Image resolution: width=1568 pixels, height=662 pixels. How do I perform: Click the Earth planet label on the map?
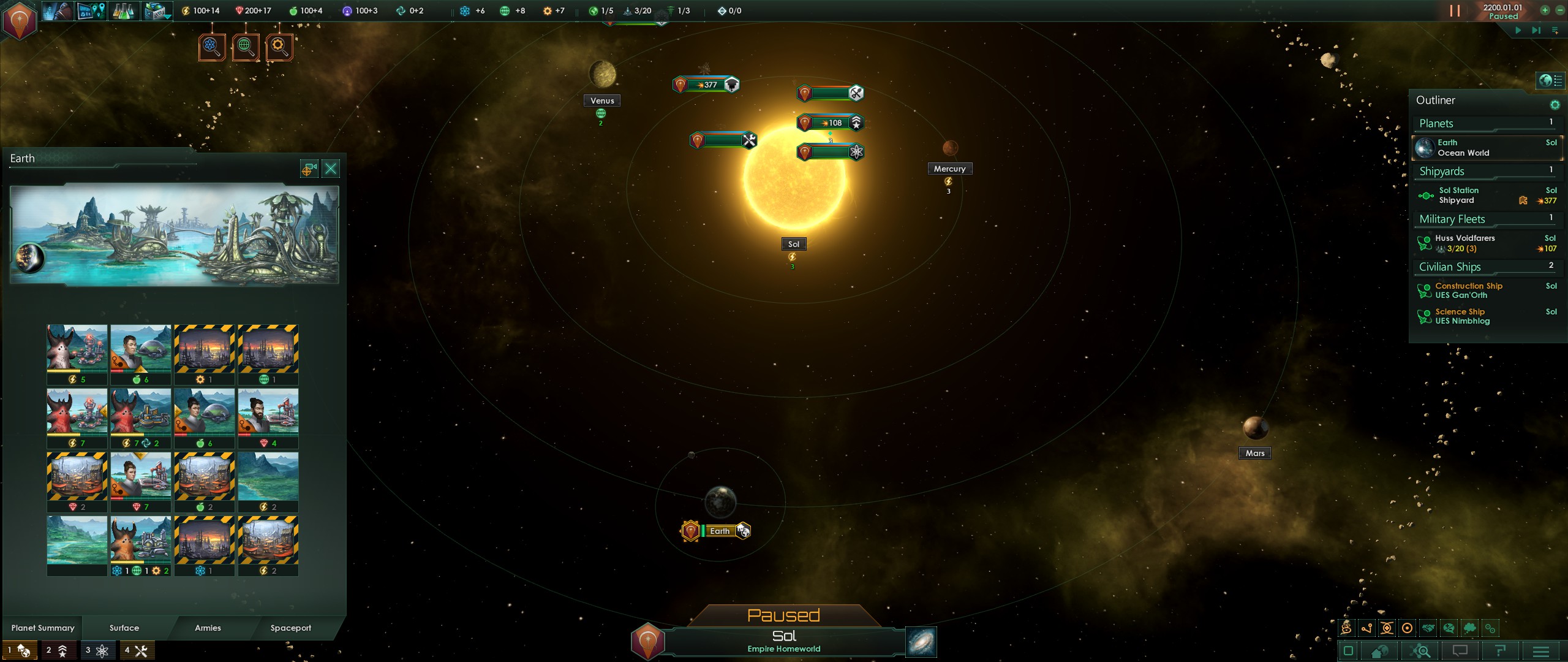pyautogui.click(x=720, y=531)
